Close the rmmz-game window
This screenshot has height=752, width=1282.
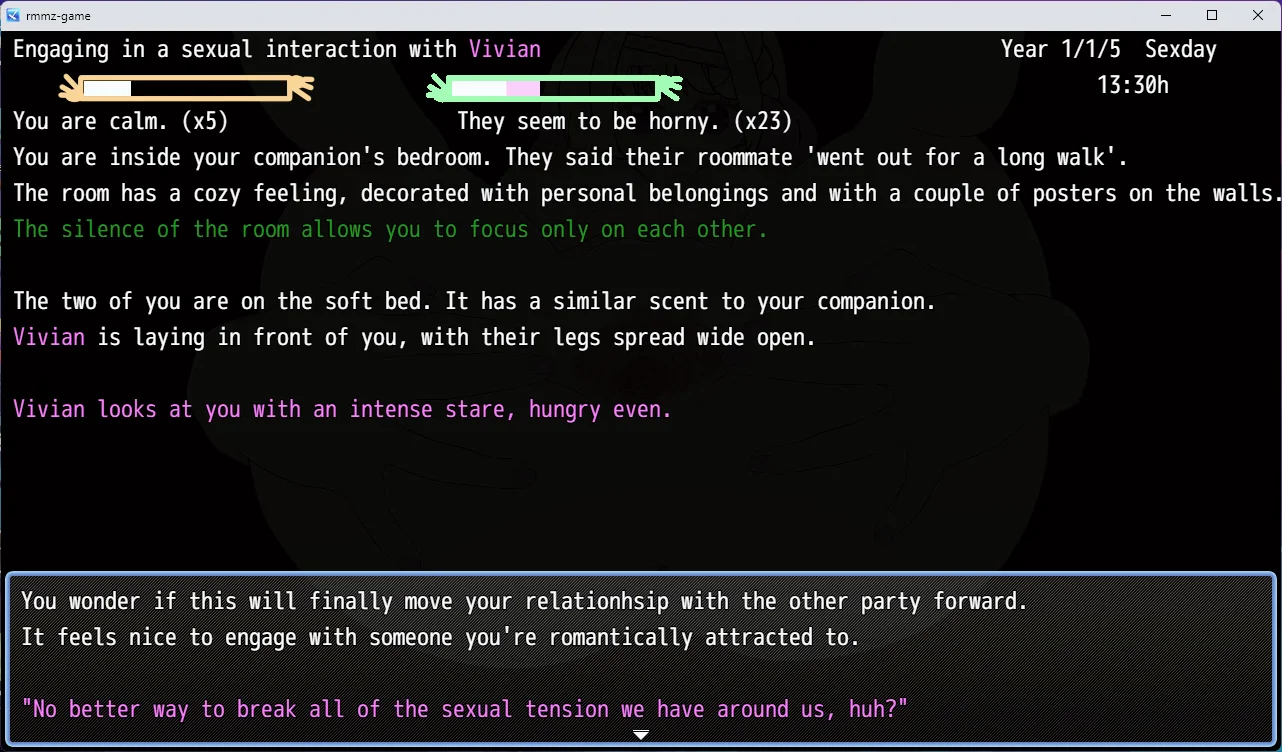point(1258,15)
